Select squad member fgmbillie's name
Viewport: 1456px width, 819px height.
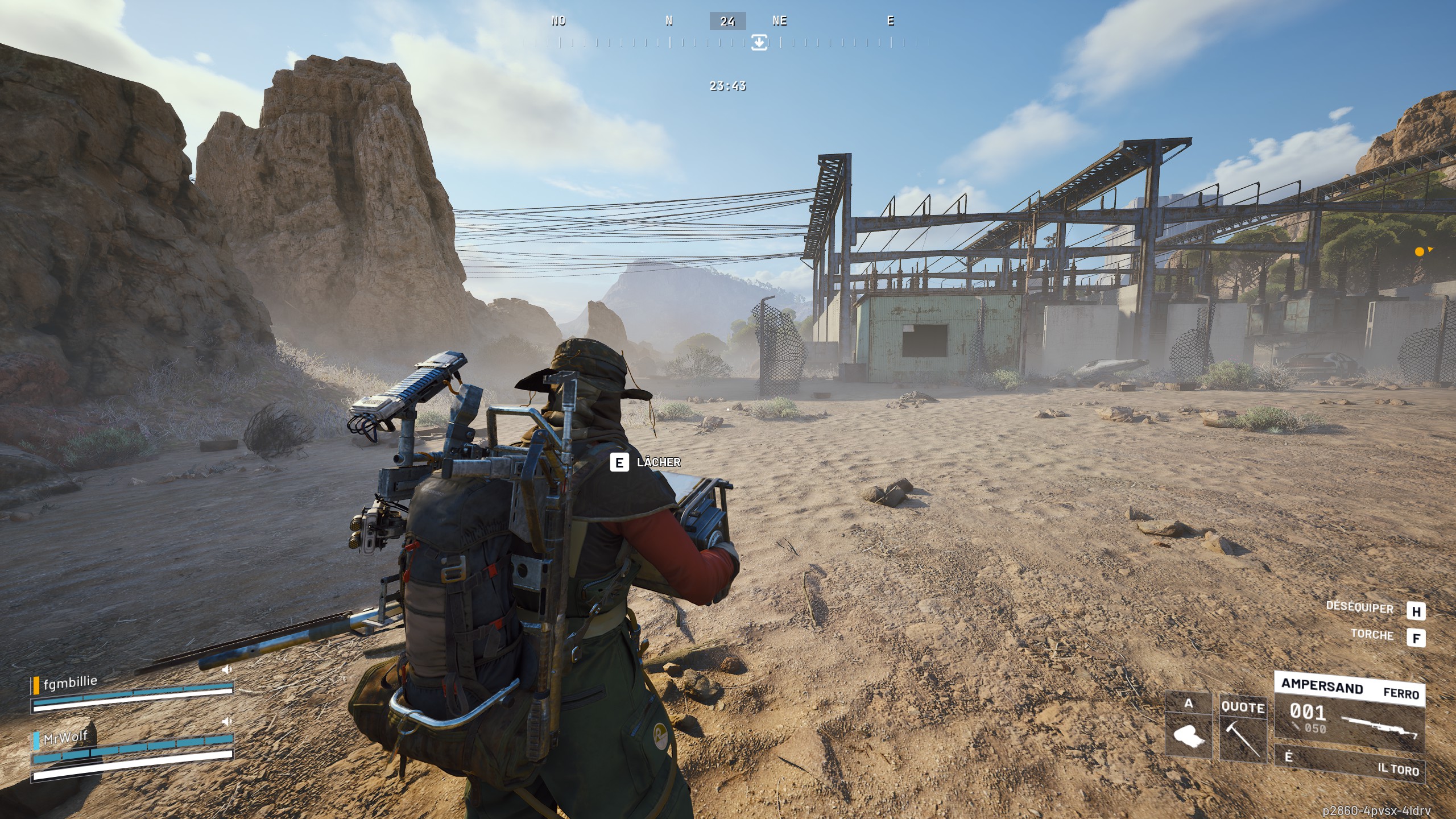point(71,681)
